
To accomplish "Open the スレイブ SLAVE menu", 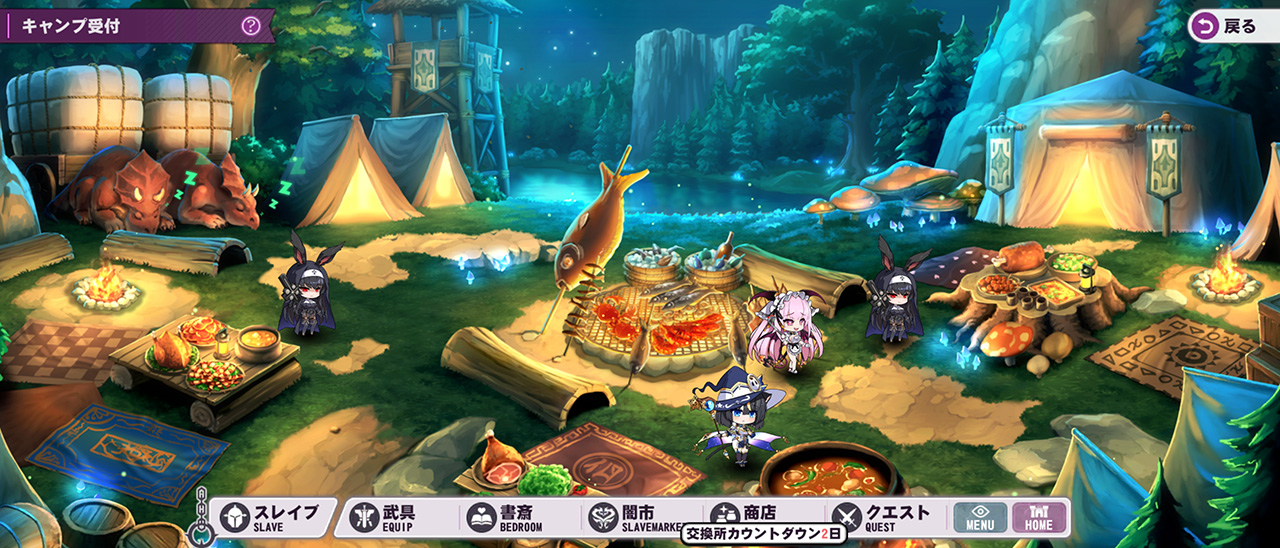I will (270, 516).
